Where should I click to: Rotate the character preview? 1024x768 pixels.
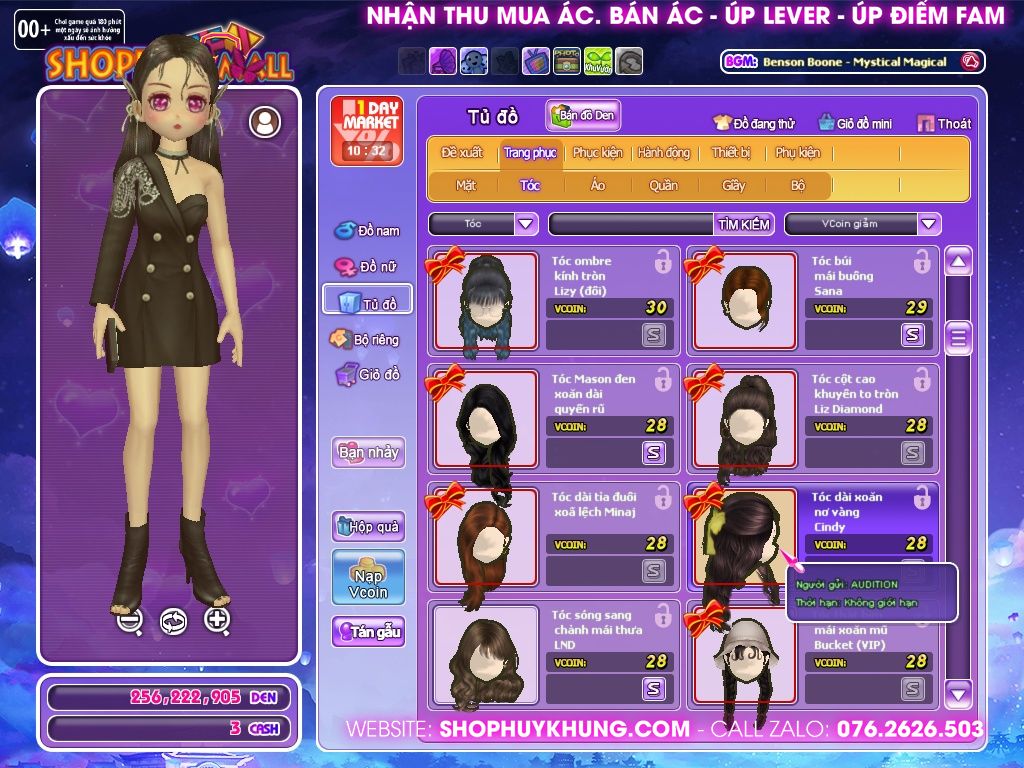[x=173, y=621]
